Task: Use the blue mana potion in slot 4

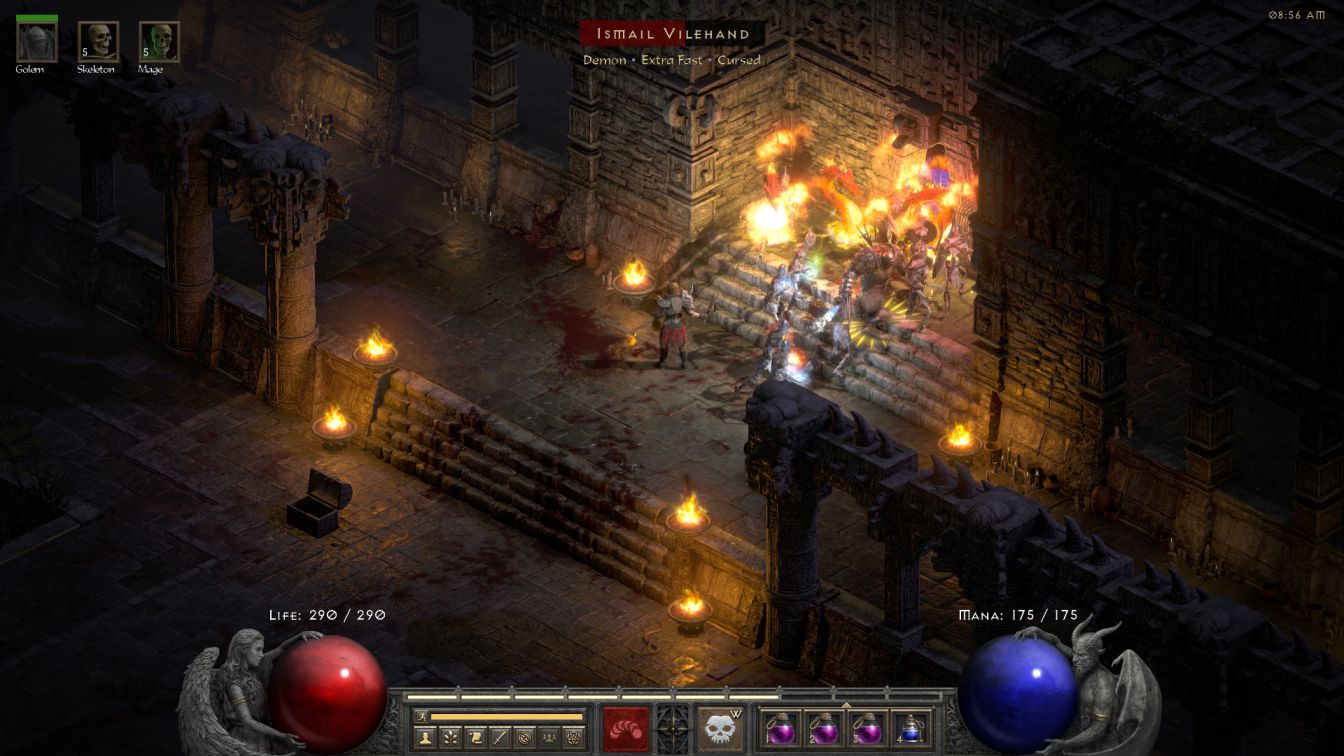Action: click(x=909, y=729)
